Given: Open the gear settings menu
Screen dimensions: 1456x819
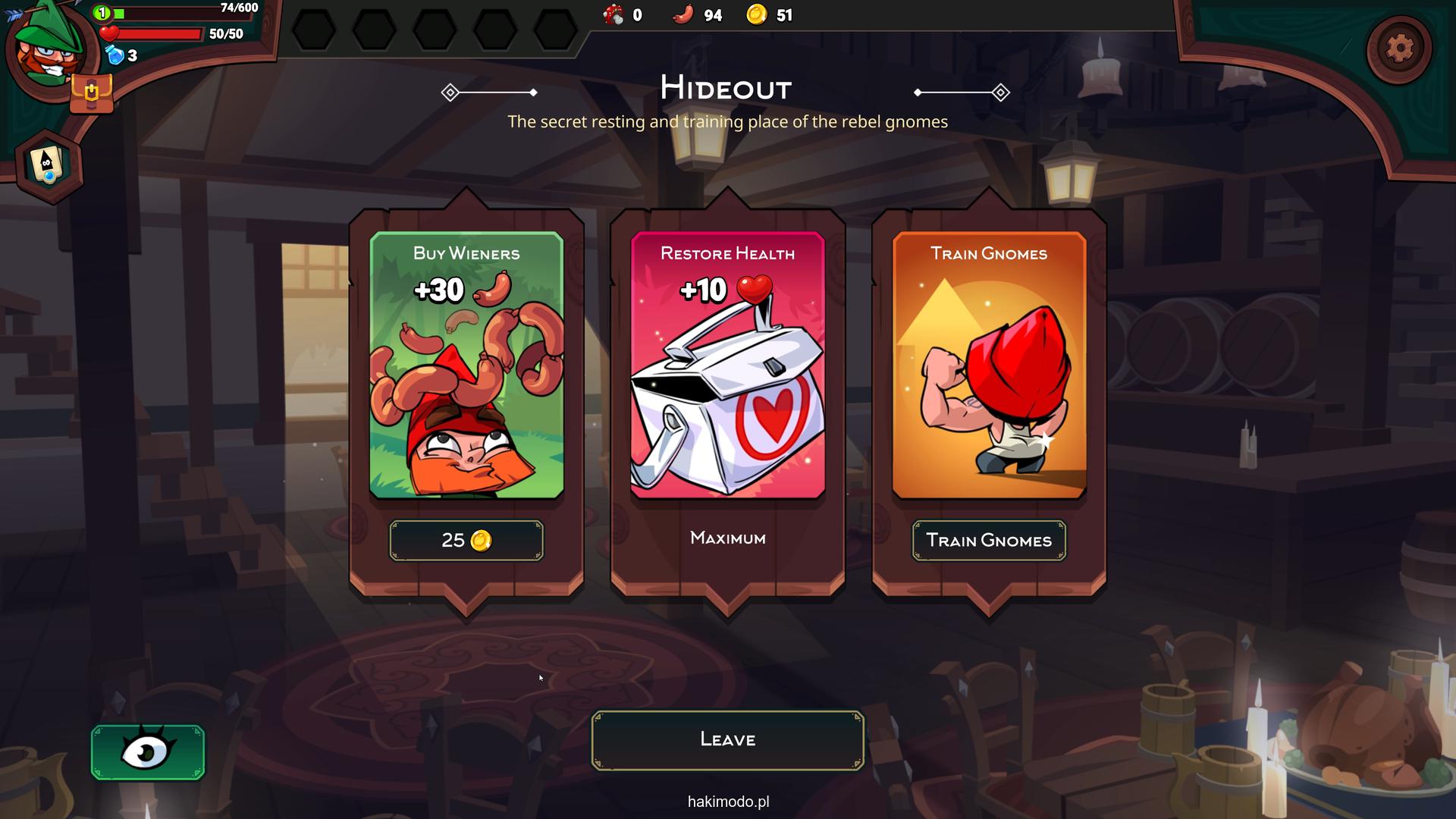Looking at the screenshot, I should (1398, 49).
